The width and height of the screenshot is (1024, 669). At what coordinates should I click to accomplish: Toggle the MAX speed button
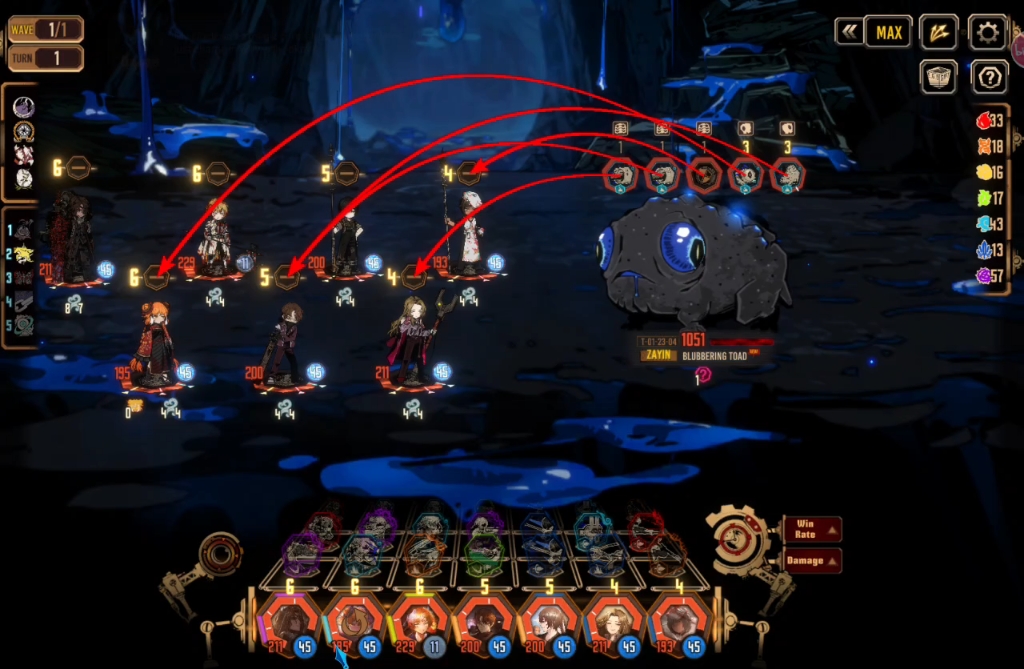pyautogui.click(x=888, y=32)
